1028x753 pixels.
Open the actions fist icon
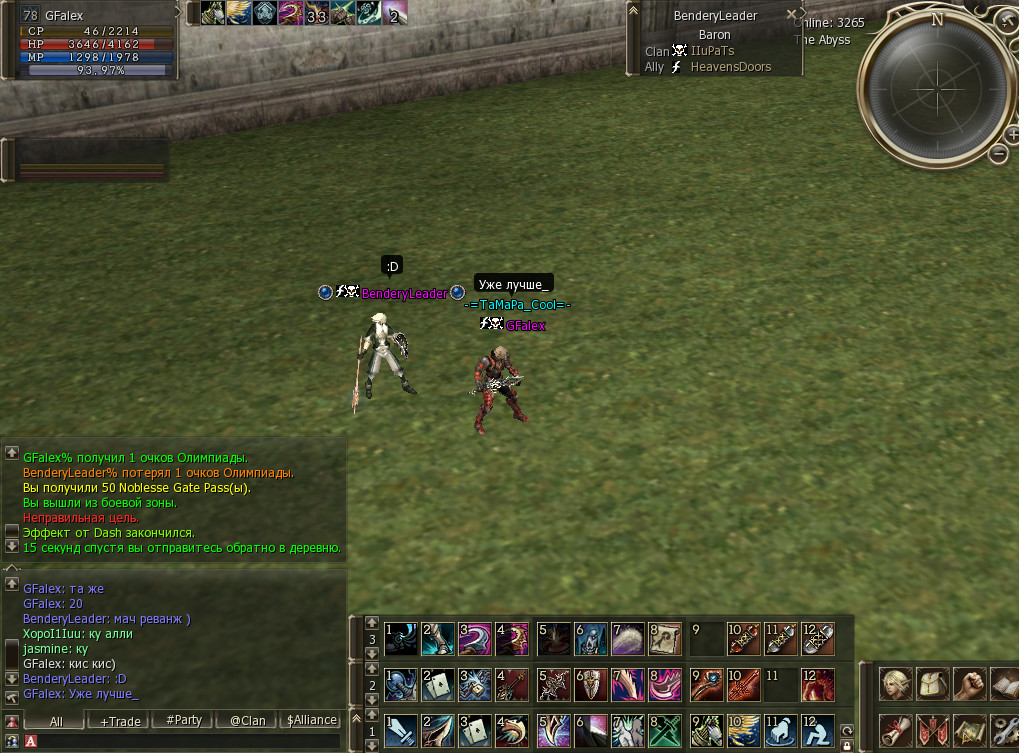968,684
